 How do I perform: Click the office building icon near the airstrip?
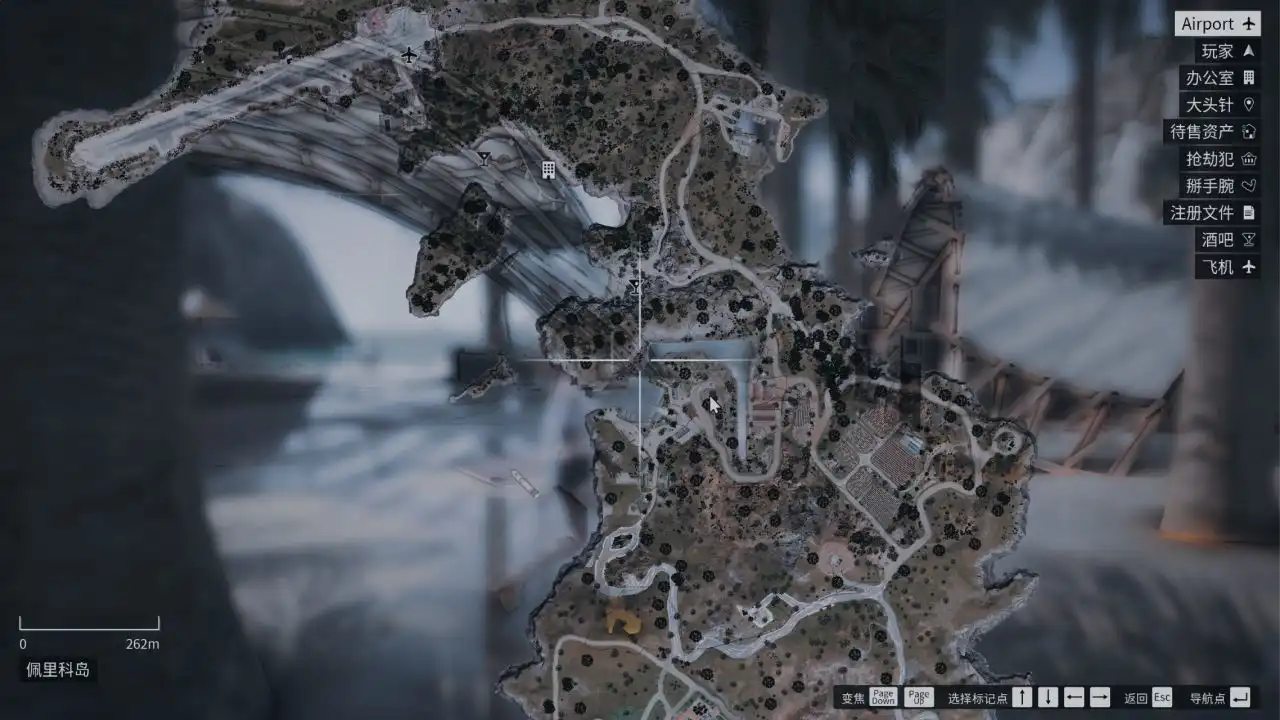click(547, 171)
